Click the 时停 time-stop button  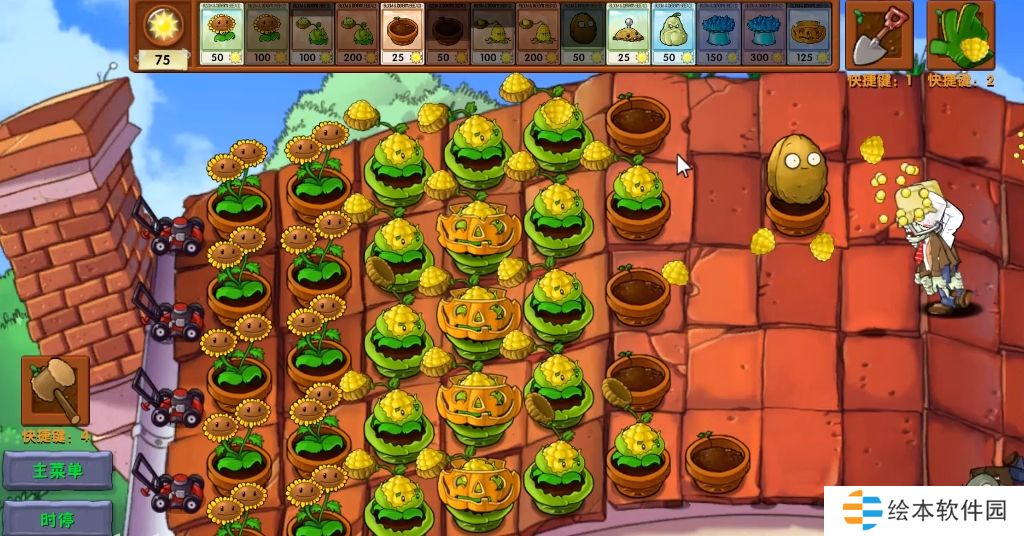[57, 518]
